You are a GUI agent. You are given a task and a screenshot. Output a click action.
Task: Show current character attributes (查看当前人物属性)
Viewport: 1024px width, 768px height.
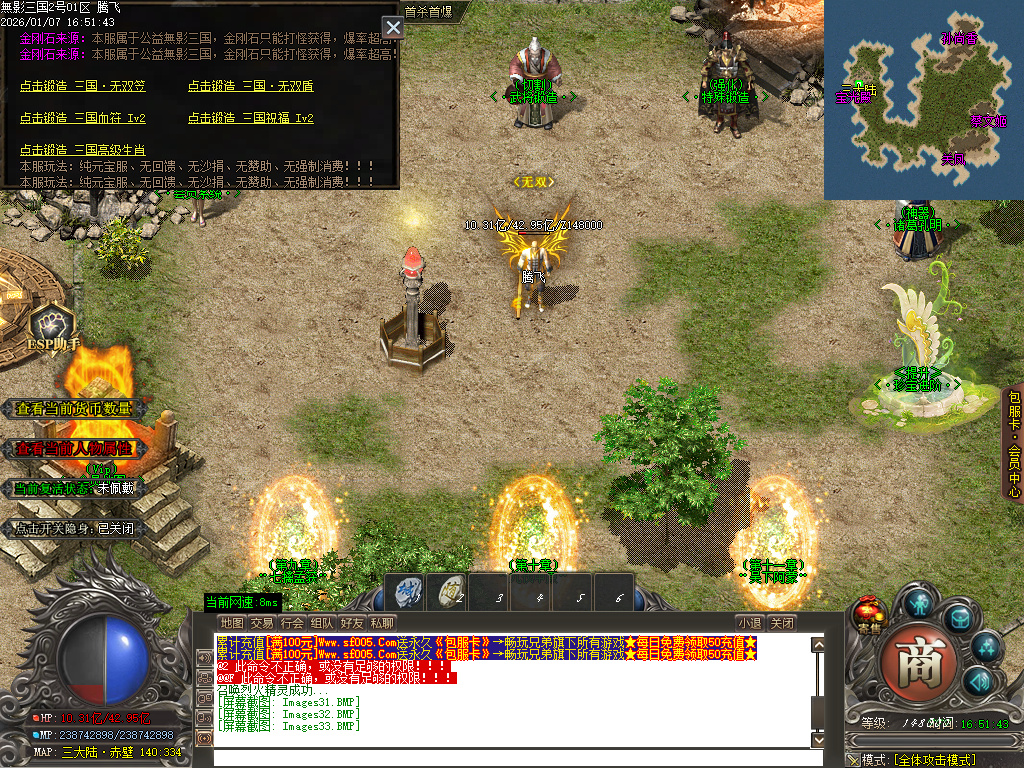click(x=74, y=449)
